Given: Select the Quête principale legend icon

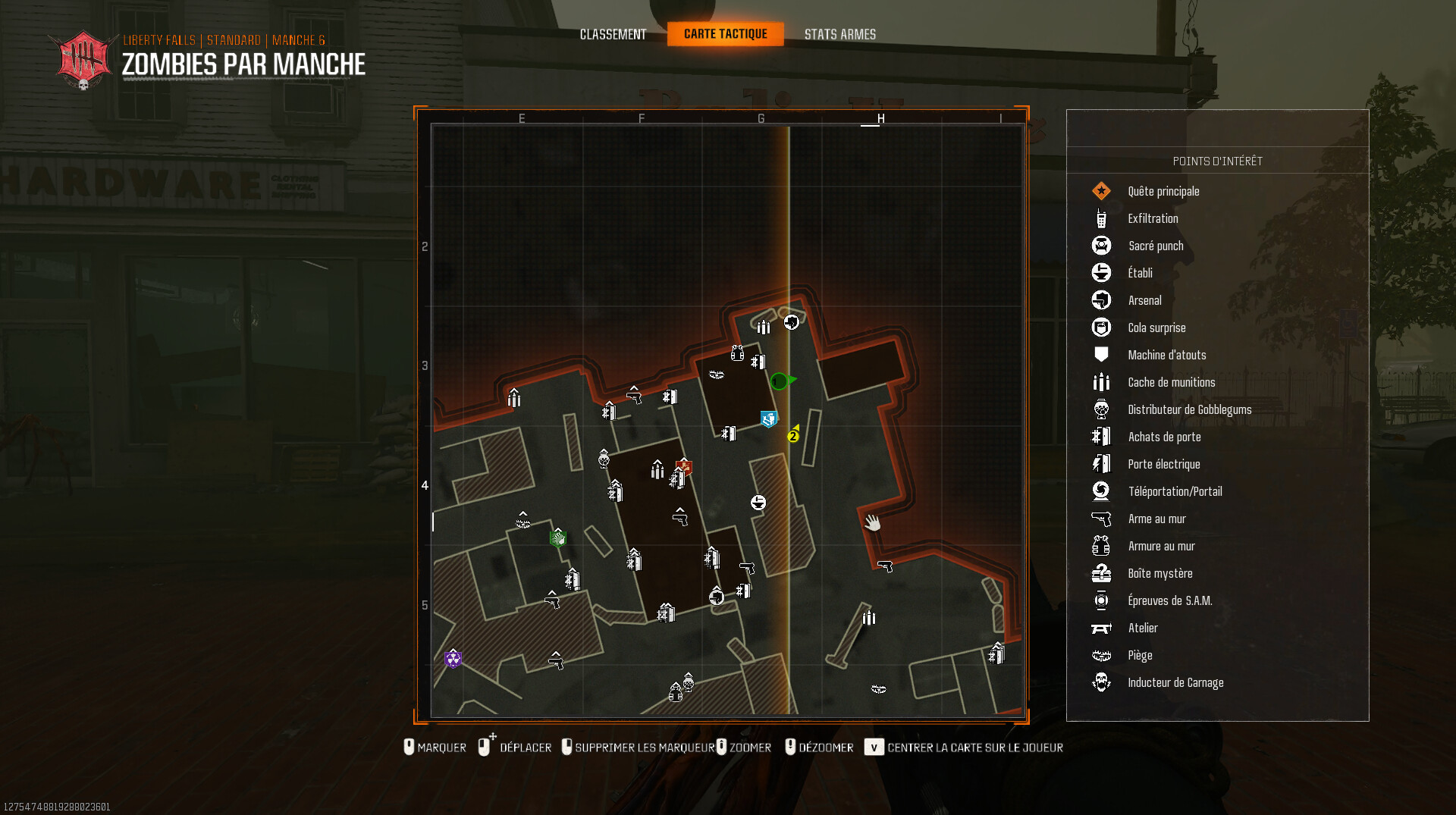Looking at the screenshot, I should 1101,191.
